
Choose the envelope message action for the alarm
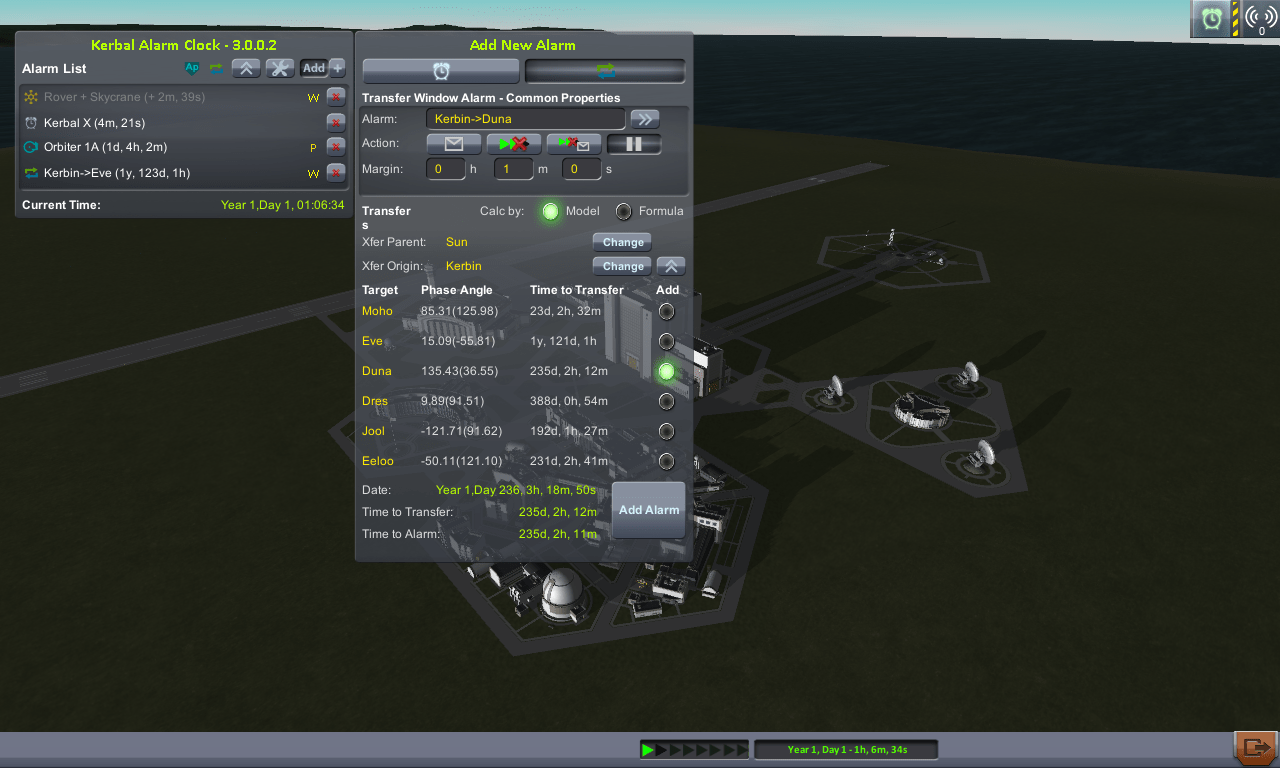[453, 143]
